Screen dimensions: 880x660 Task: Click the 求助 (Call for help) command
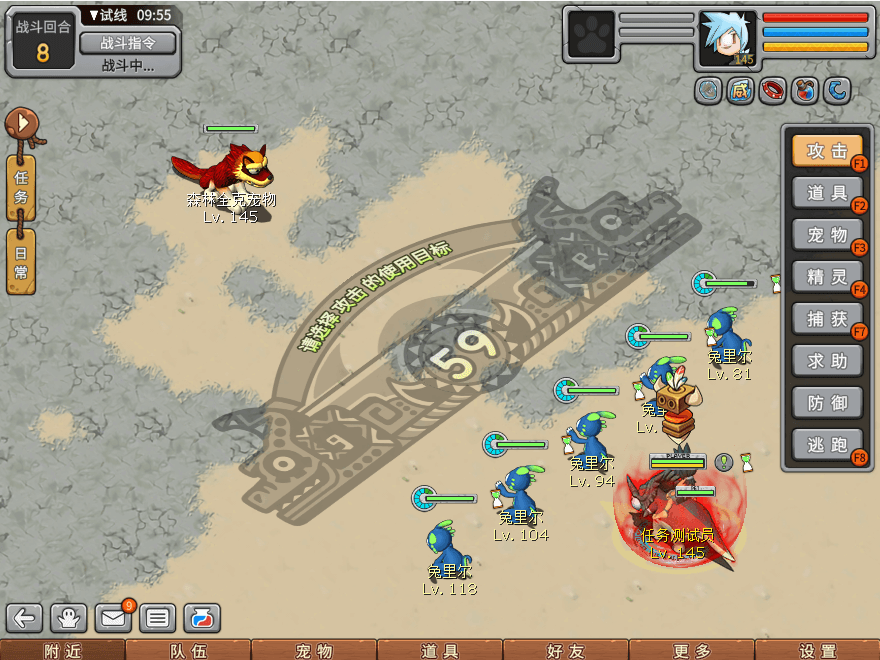click(826, 361)
